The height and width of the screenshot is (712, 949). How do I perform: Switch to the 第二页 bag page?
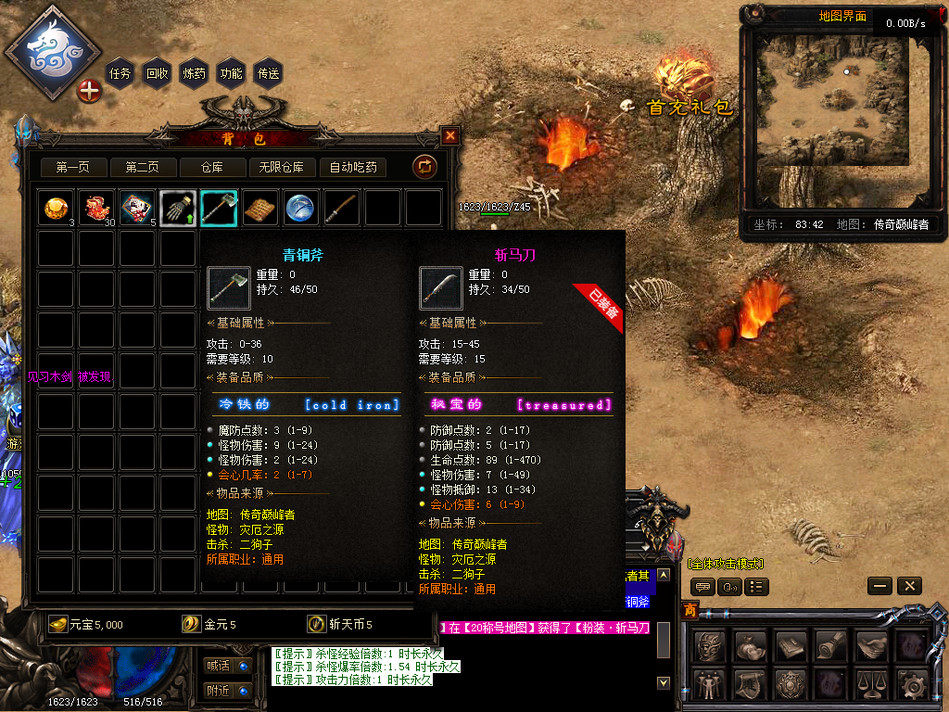[x=142, y=167]
